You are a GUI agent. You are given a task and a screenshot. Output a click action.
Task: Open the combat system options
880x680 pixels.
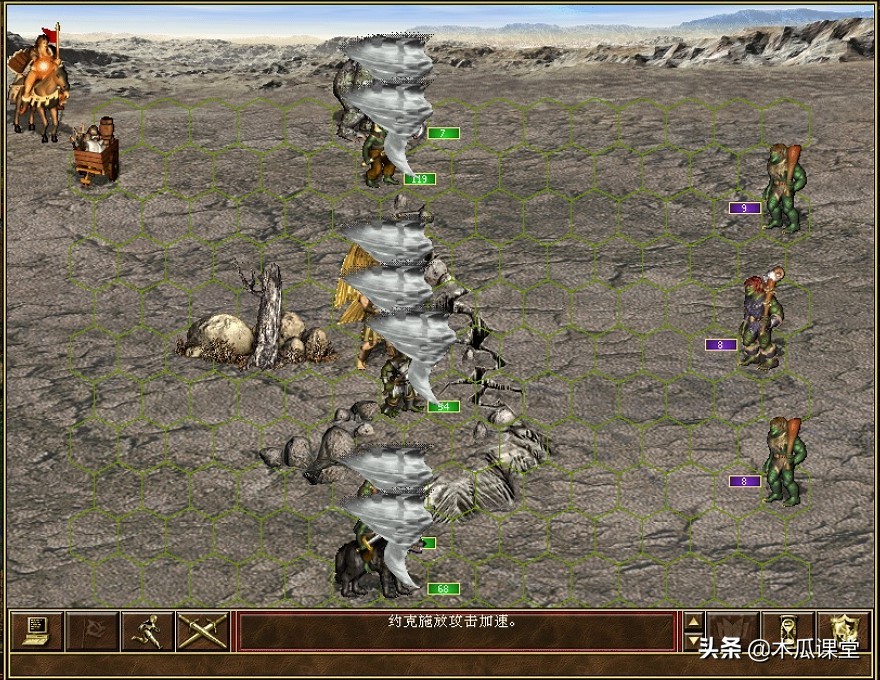[x=37, y=630]
